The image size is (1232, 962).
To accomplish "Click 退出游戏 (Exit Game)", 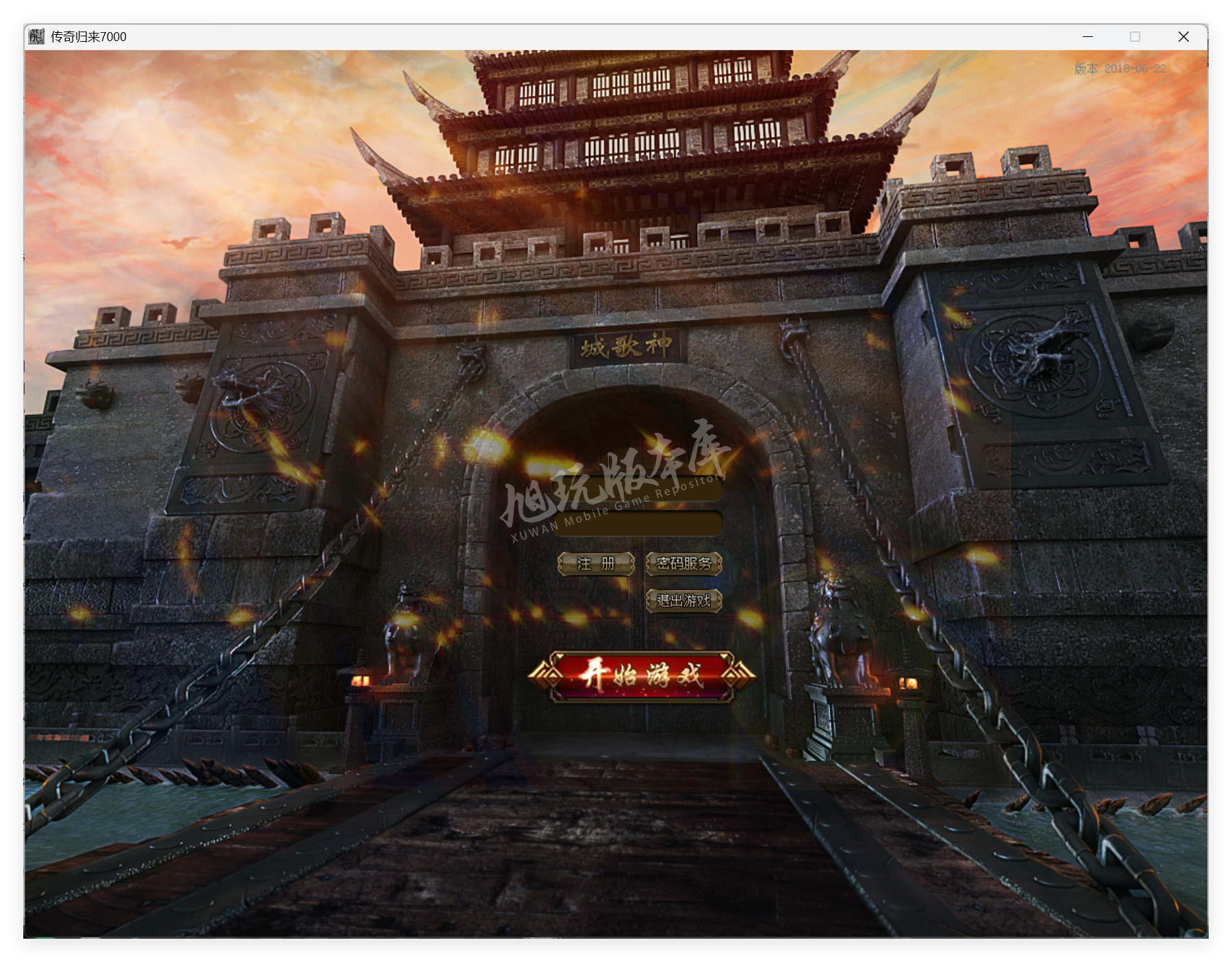I will [x=684, y=600].
